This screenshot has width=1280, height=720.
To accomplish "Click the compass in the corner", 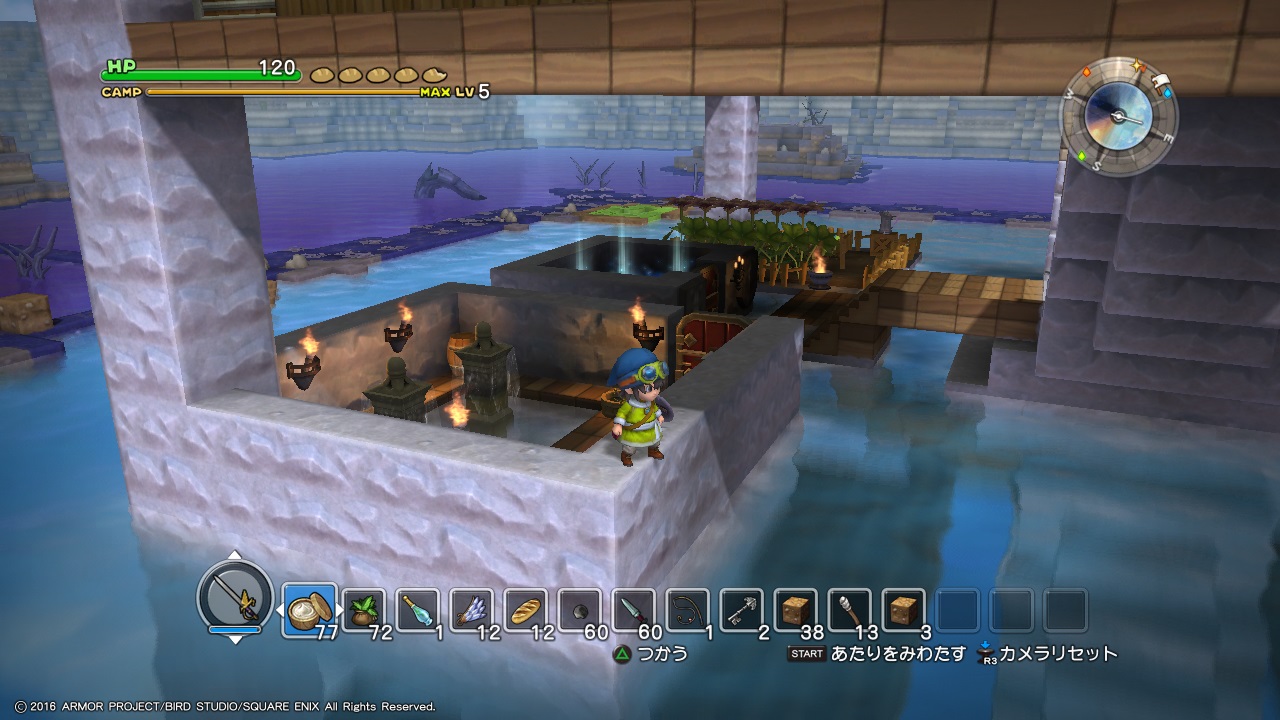I will point(1118,115).
